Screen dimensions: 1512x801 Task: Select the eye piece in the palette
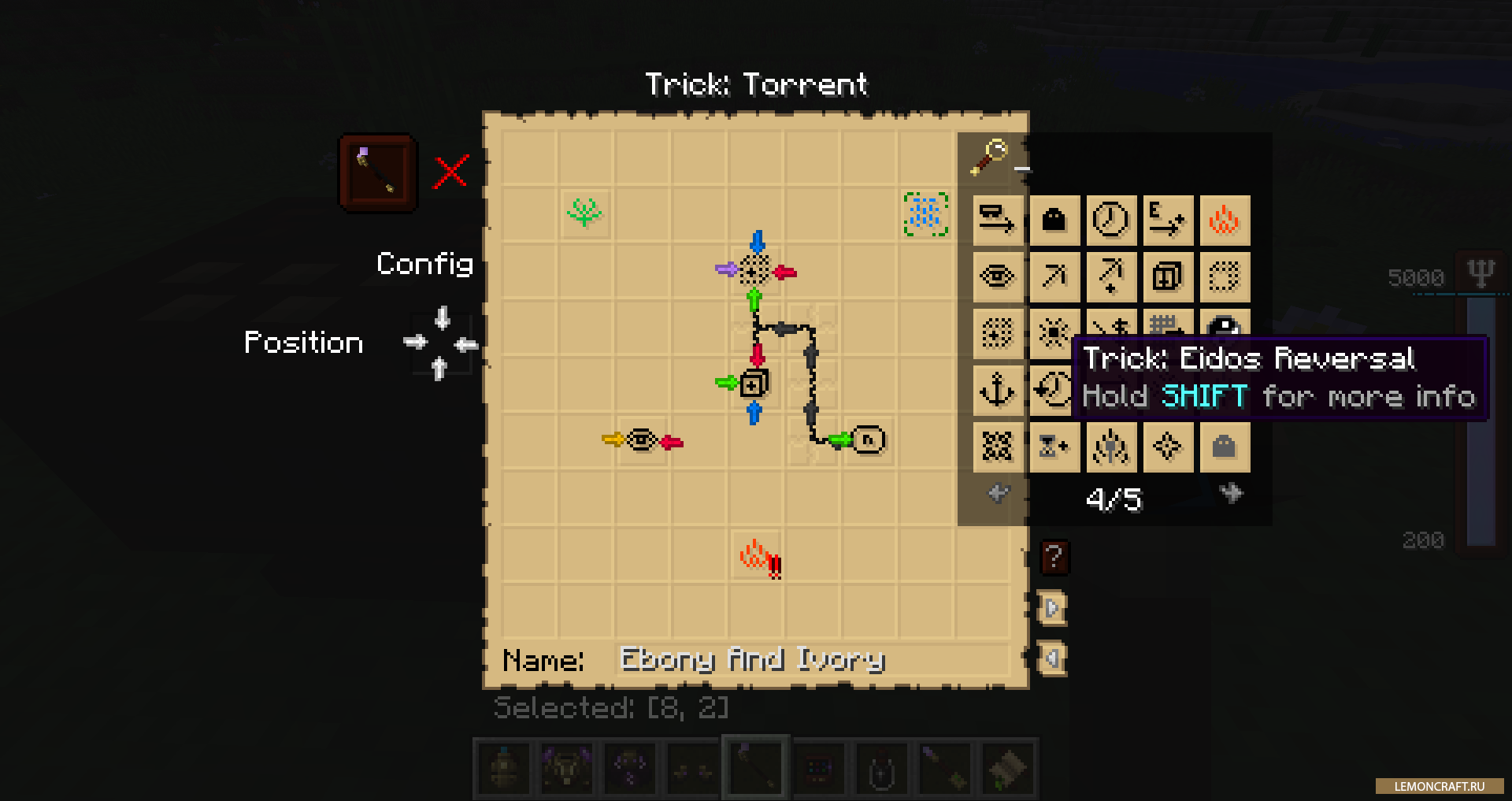click(x=997, y=276)
